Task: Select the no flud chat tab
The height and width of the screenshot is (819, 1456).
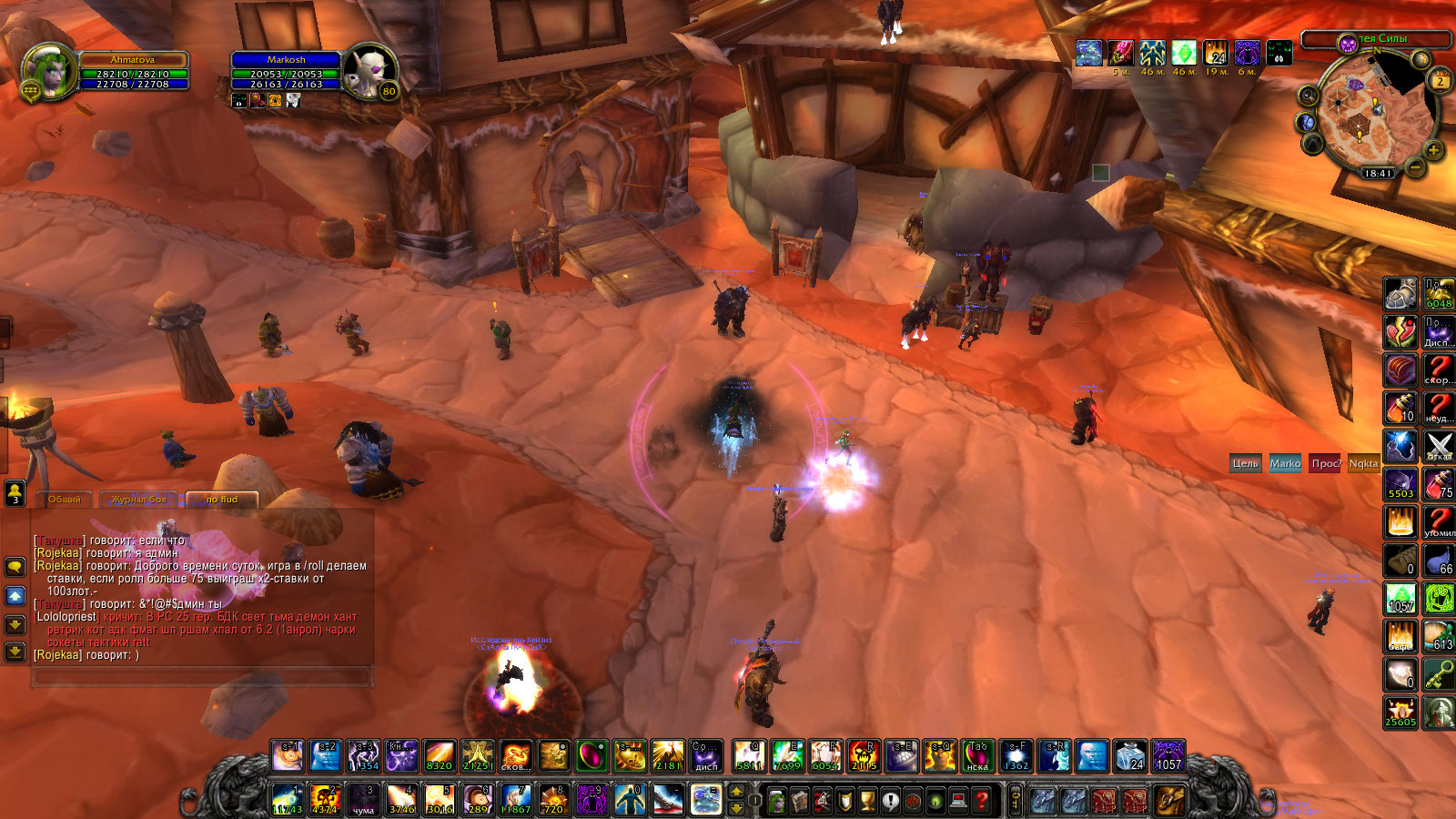Action: (x=221, y=500)
